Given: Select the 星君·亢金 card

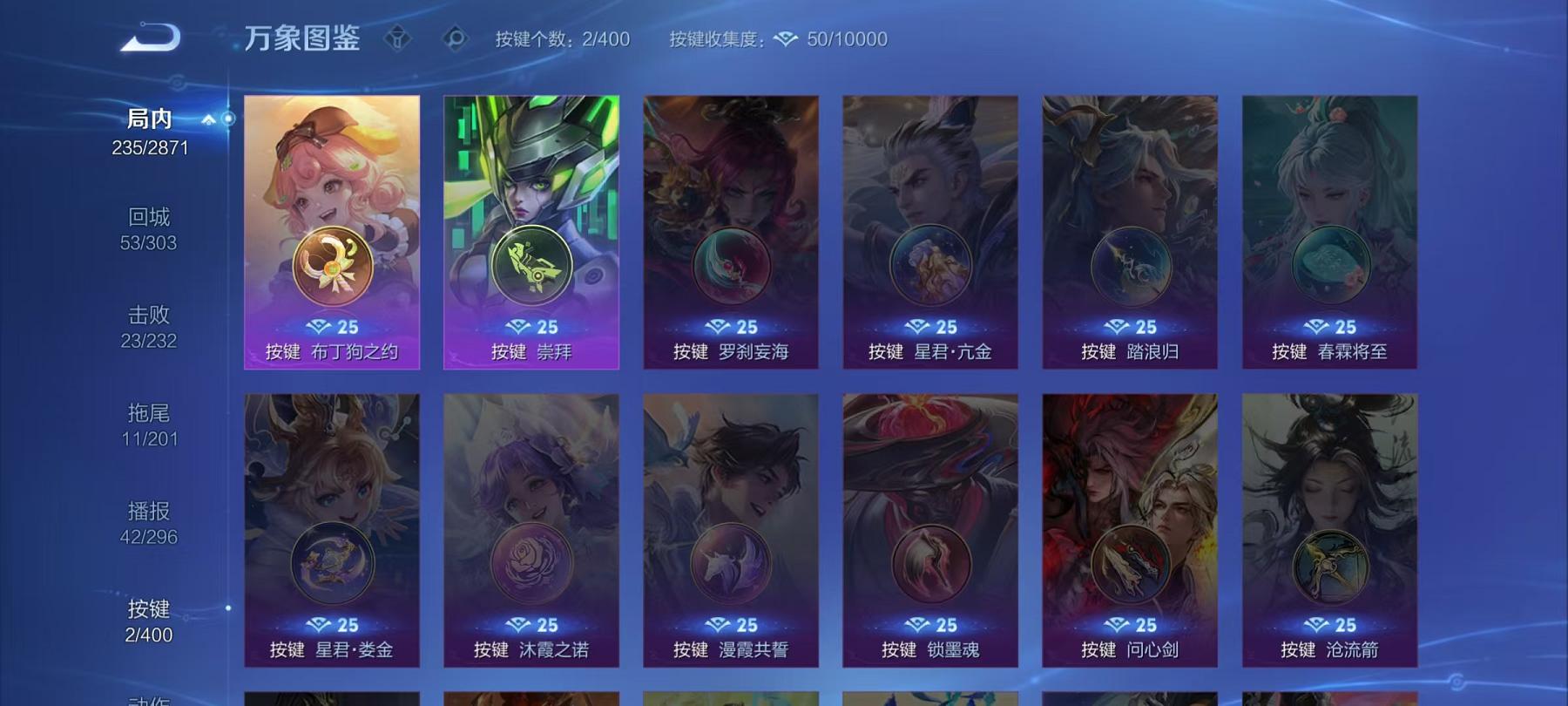Looking at the screenshot, I should (933, 231).
